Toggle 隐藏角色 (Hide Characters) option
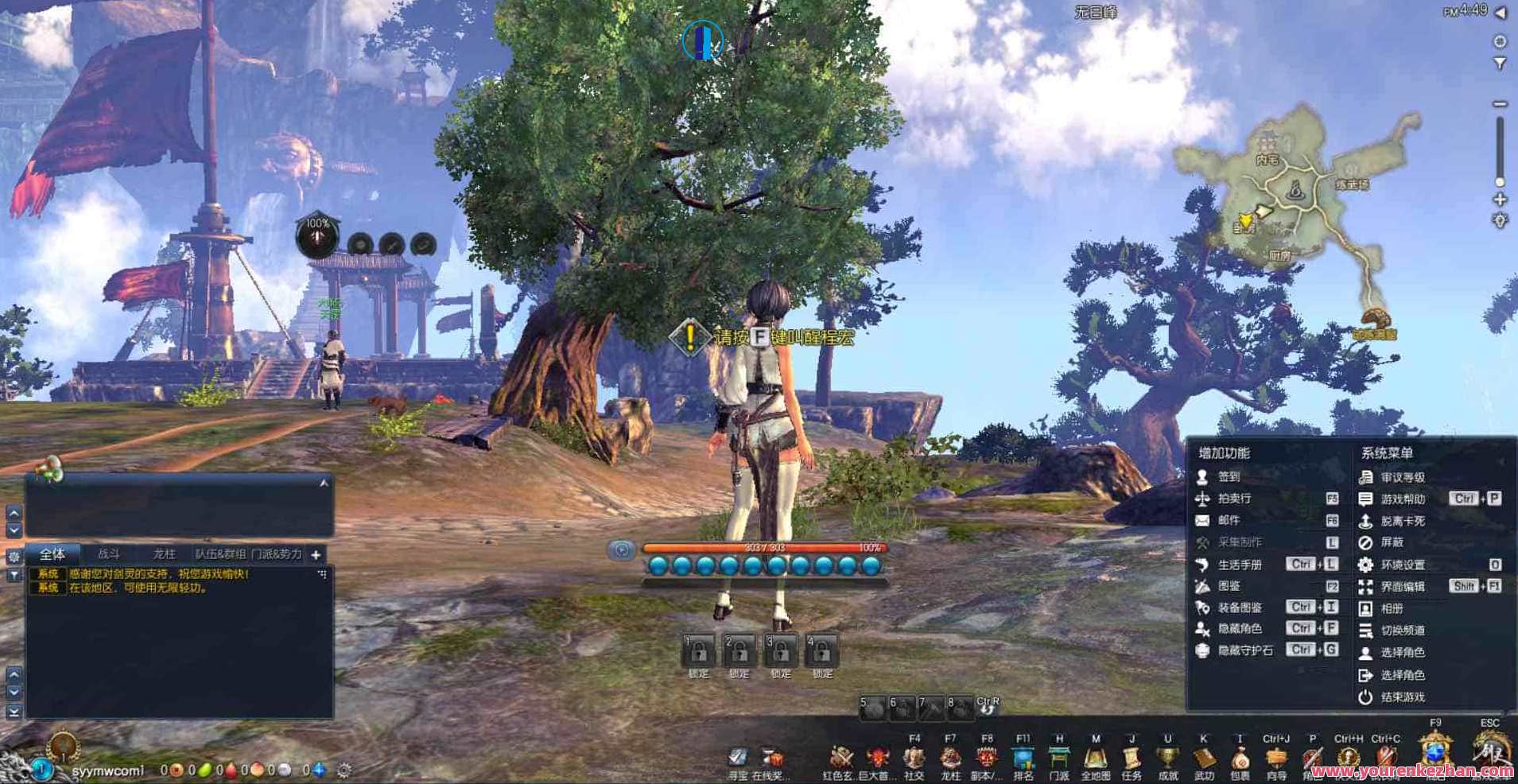The width and height of the screenshot is (1518, 784). point(1240,627)
